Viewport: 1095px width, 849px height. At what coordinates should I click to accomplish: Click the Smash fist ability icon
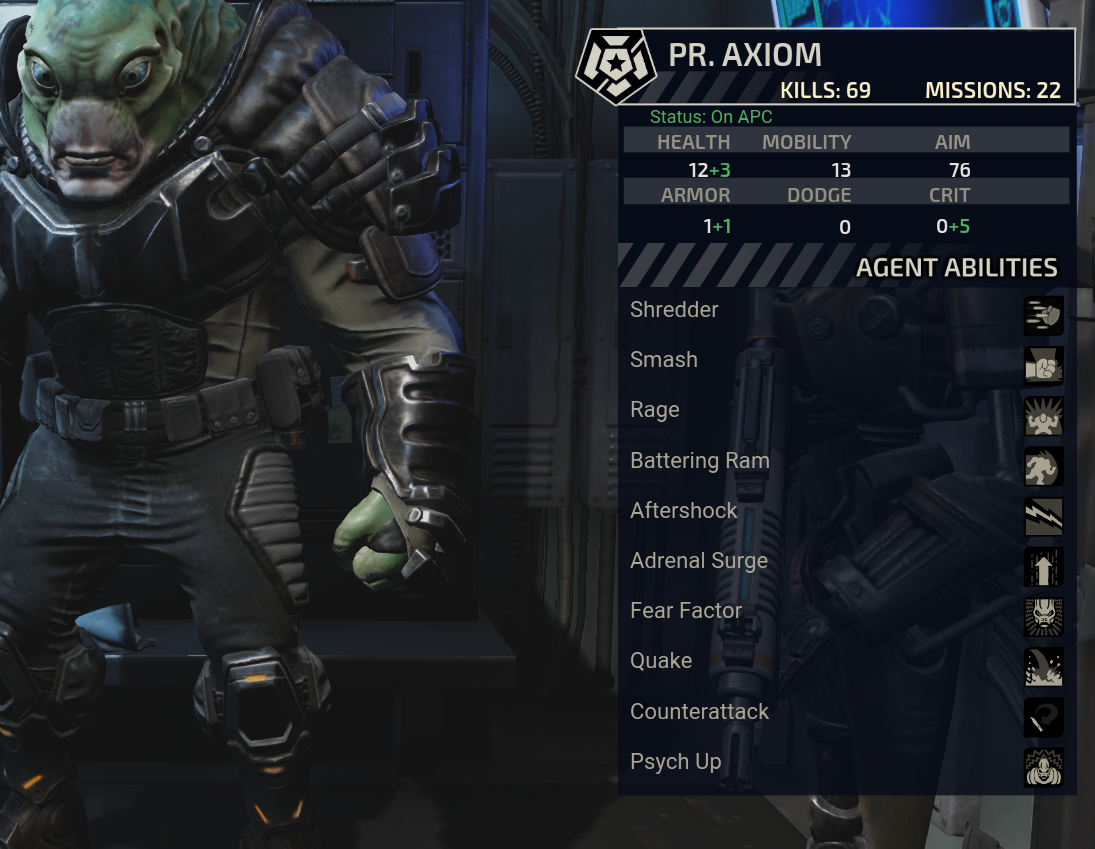pos(1043,366)
